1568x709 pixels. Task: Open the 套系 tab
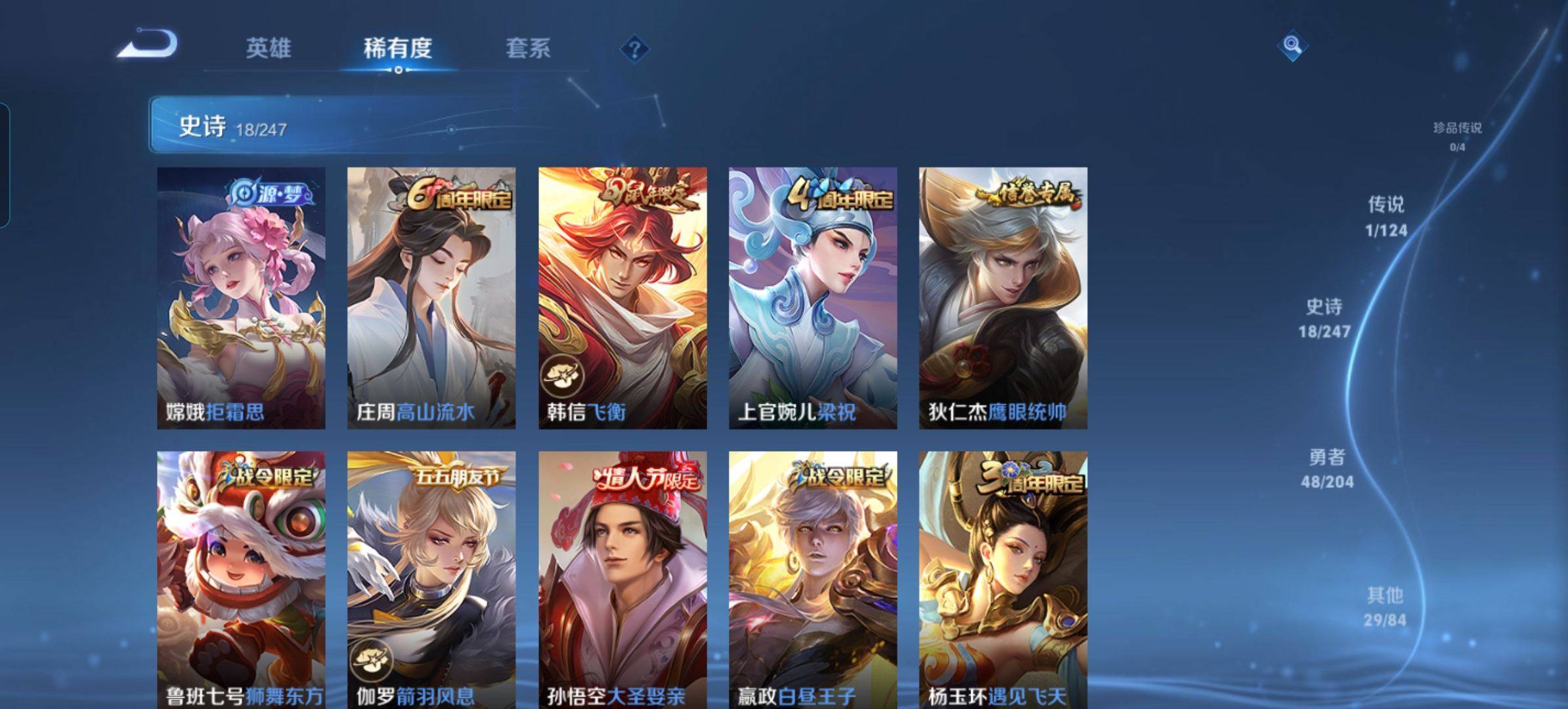click(x=528, y=49)
